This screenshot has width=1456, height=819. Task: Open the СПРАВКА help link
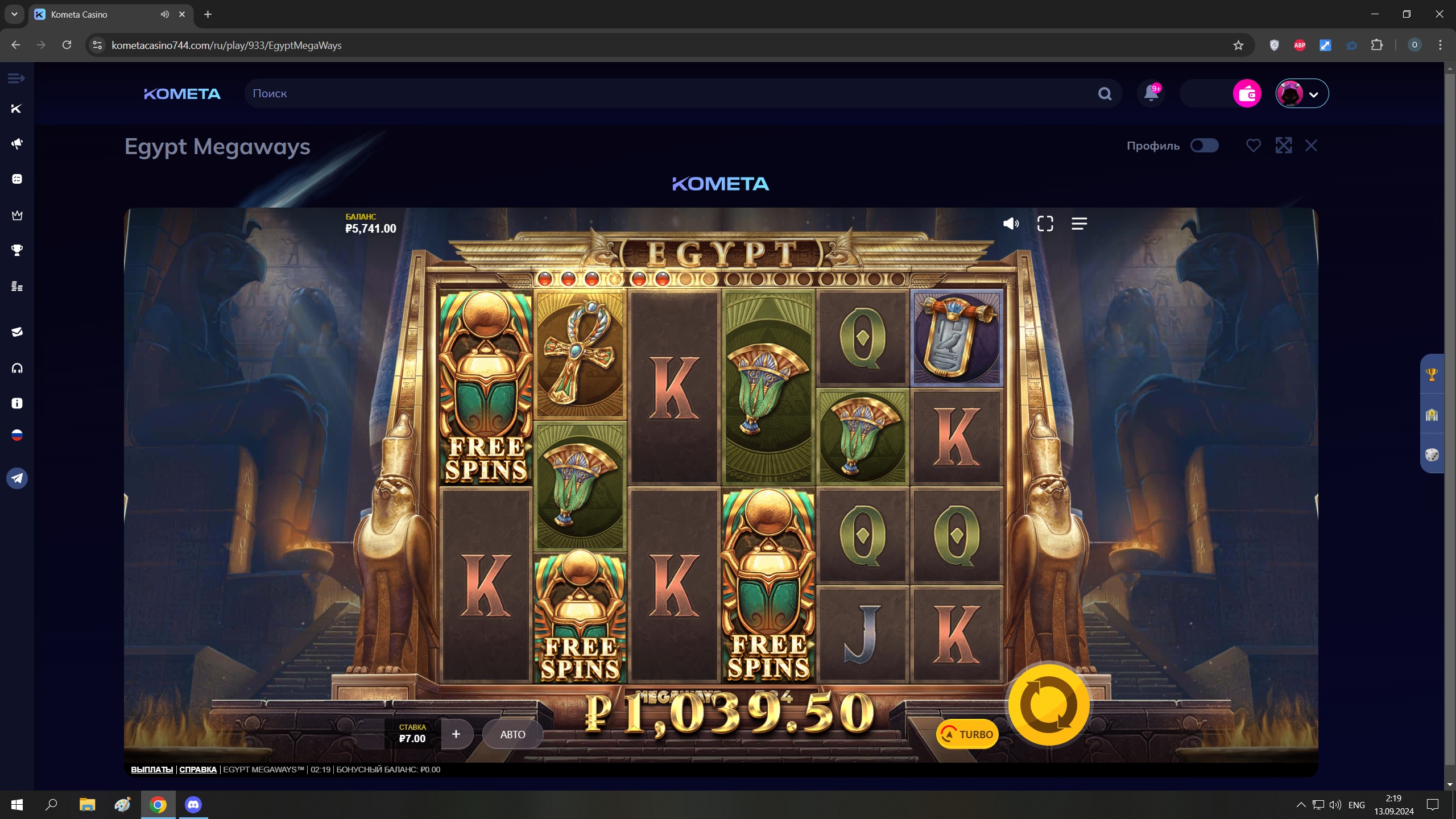click(198, 770)
